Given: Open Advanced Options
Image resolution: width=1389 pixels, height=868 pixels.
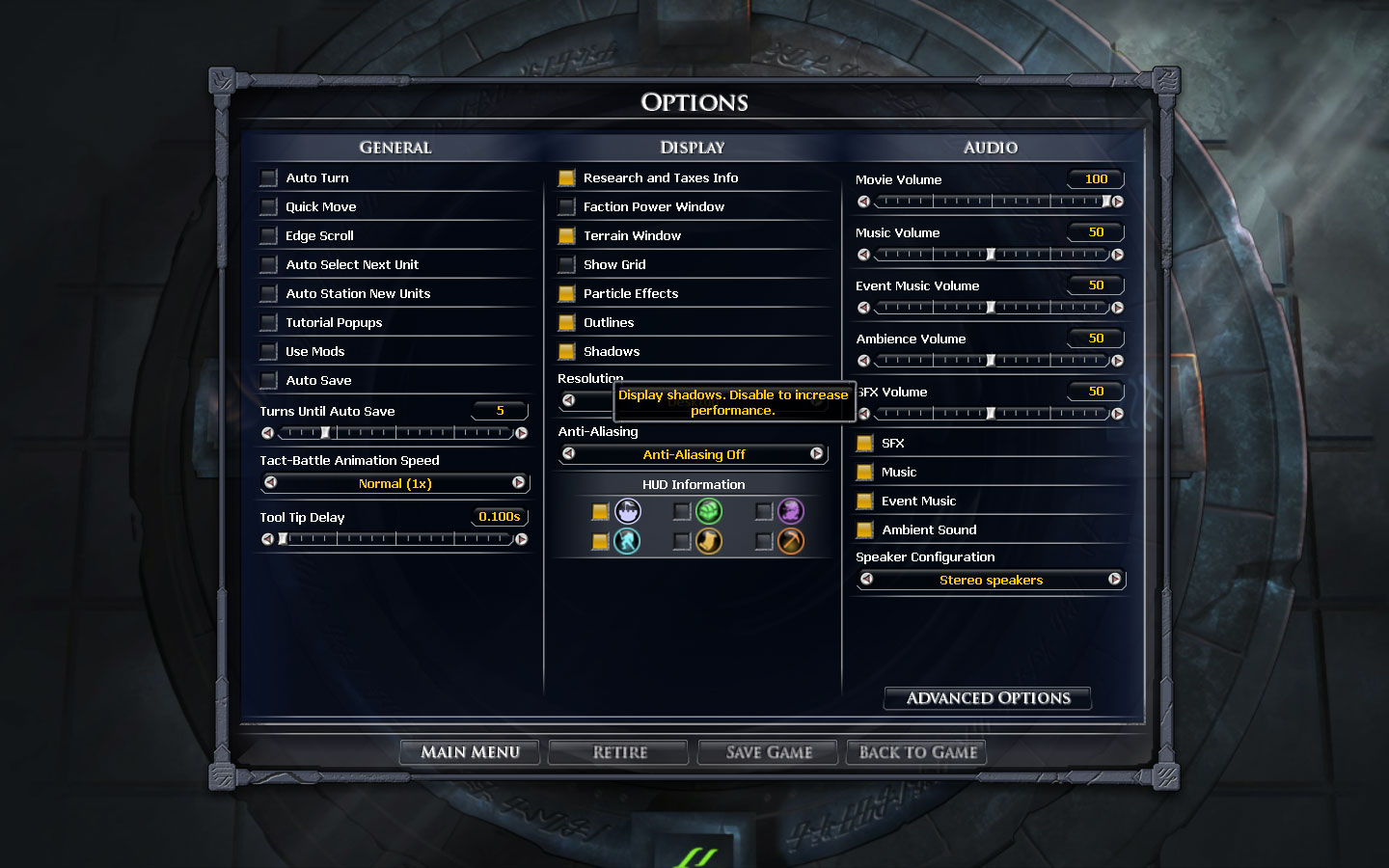Looking at the screenshot, I should 988,698.
